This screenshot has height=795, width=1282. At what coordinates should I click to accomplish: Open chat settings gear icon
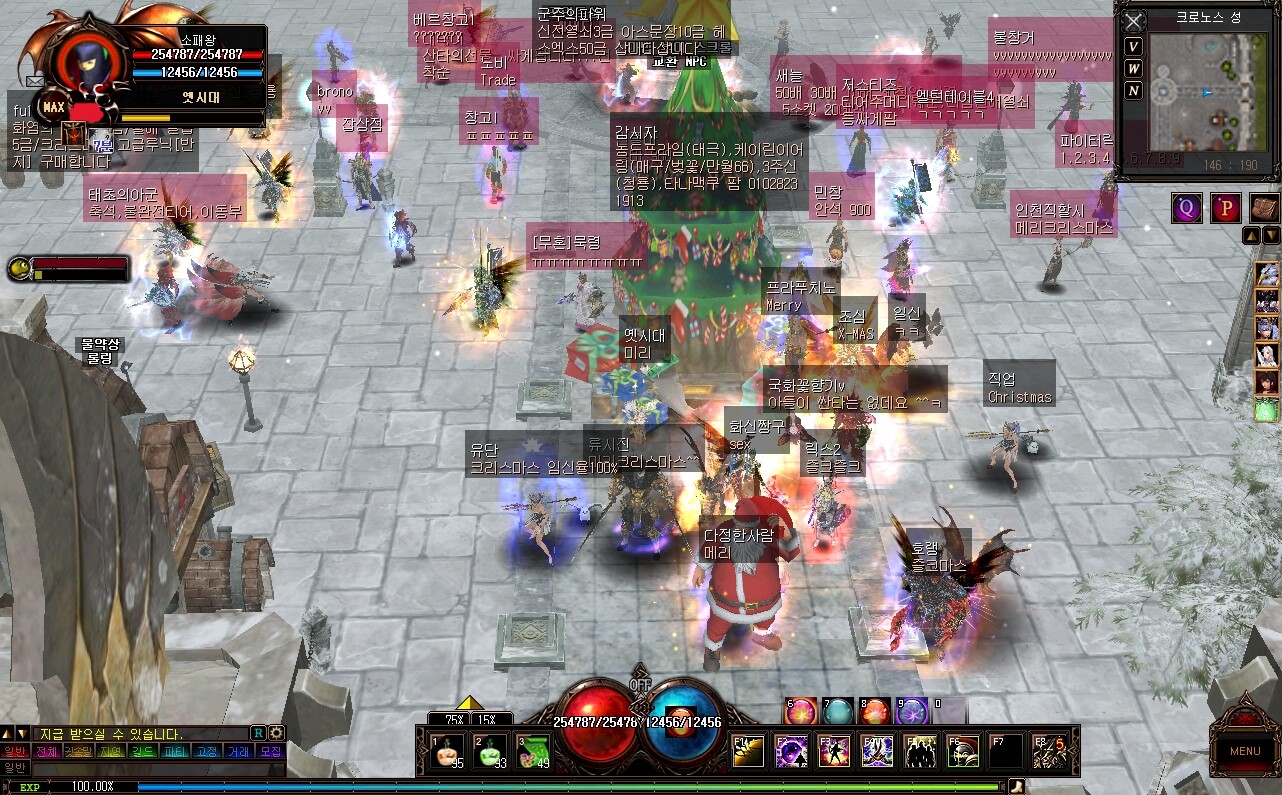[276, 733]
